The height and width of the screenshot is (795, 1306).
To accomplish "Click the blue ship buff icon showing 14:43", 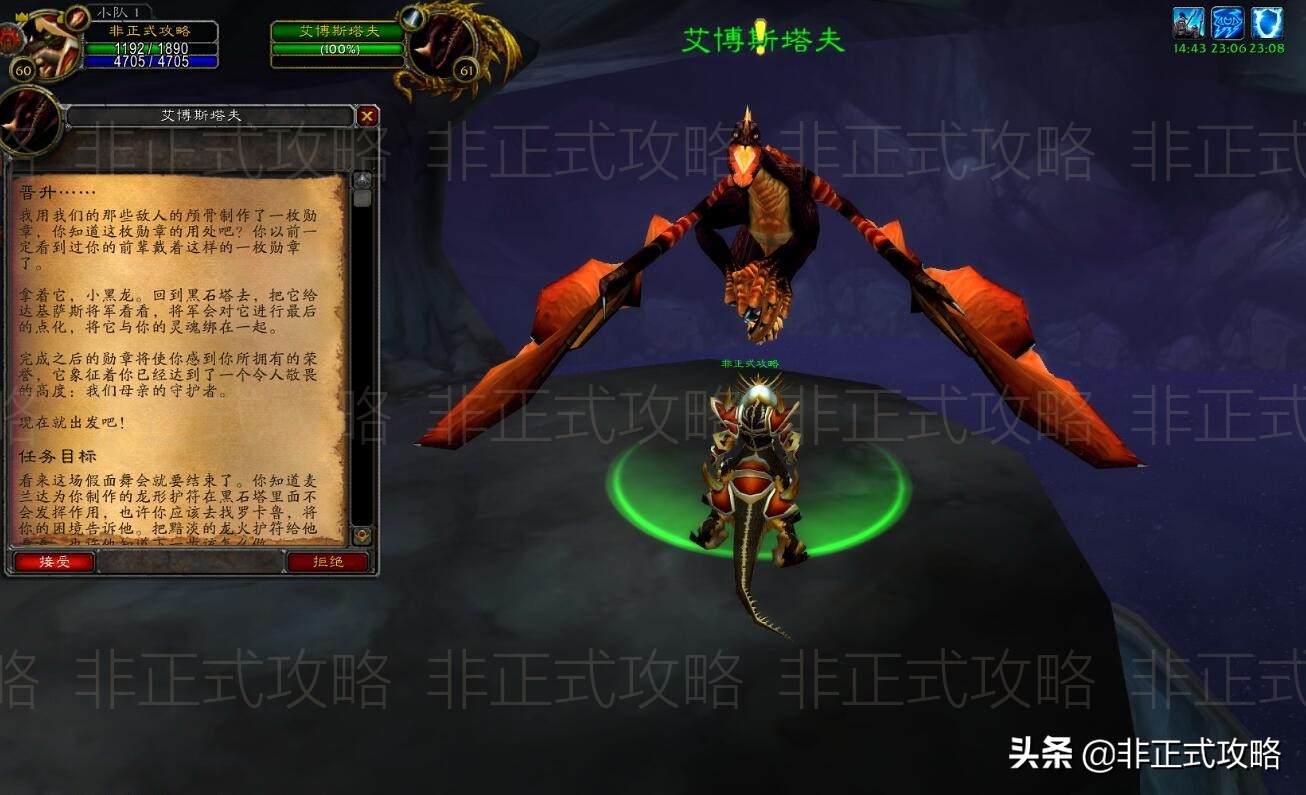I will tap(1189, 22).
